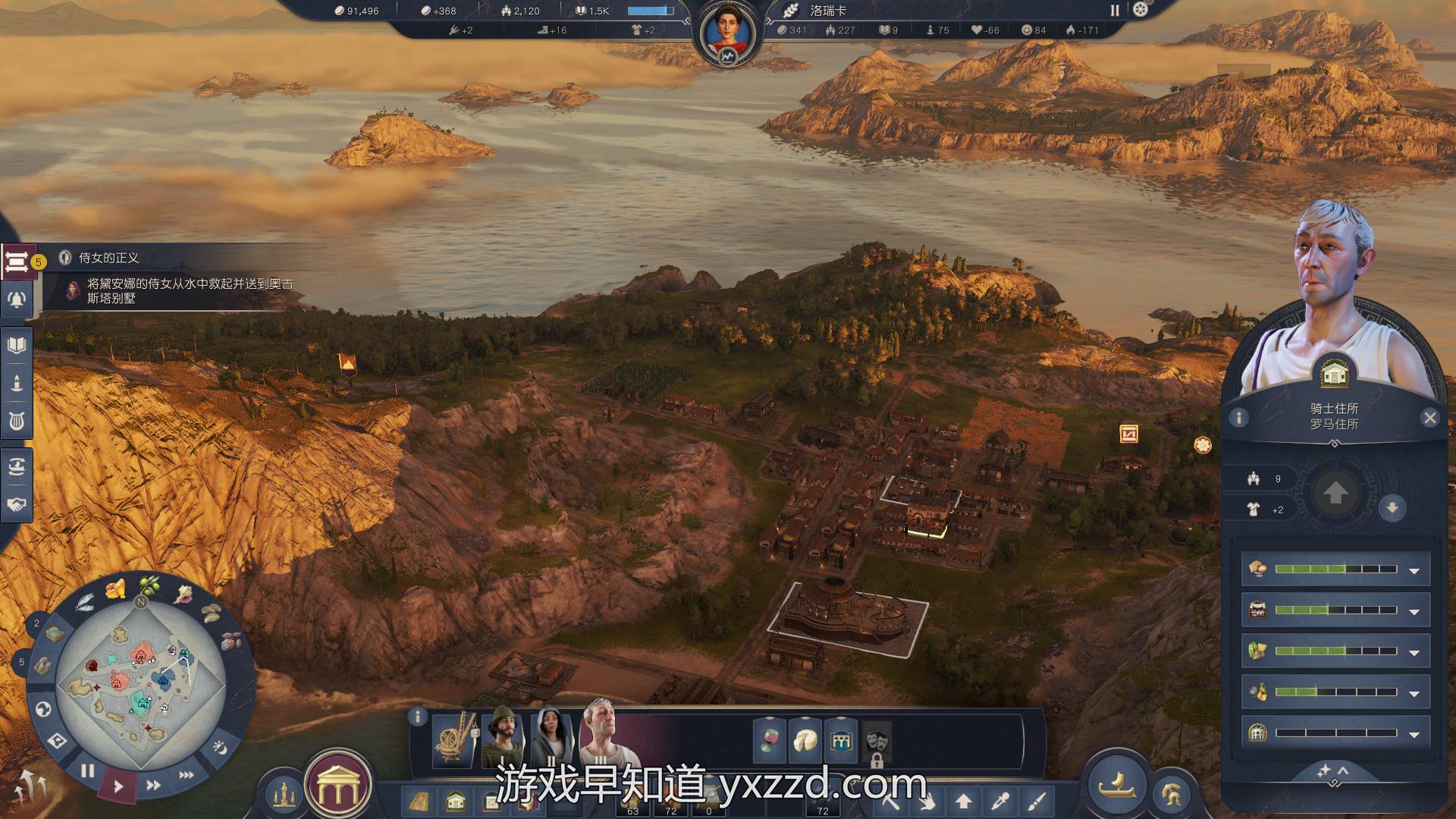This screenshot has width=1456, height=819.
Task: Open the open-book codex button
Action: point(17,346)
